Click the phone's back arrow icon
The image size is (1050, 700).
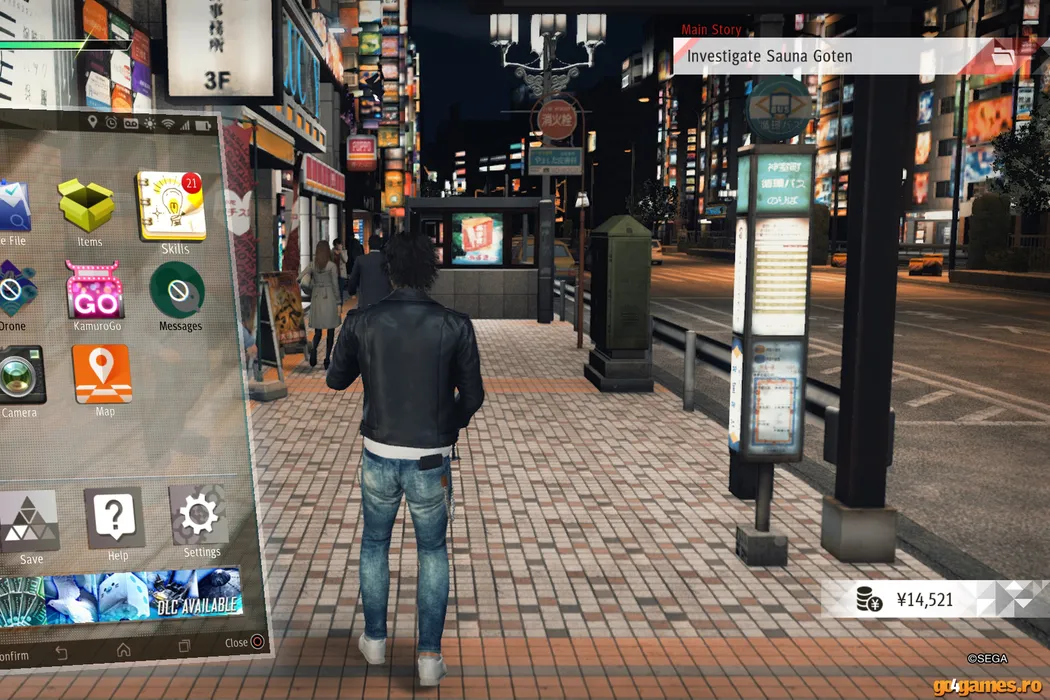point(62,654)
